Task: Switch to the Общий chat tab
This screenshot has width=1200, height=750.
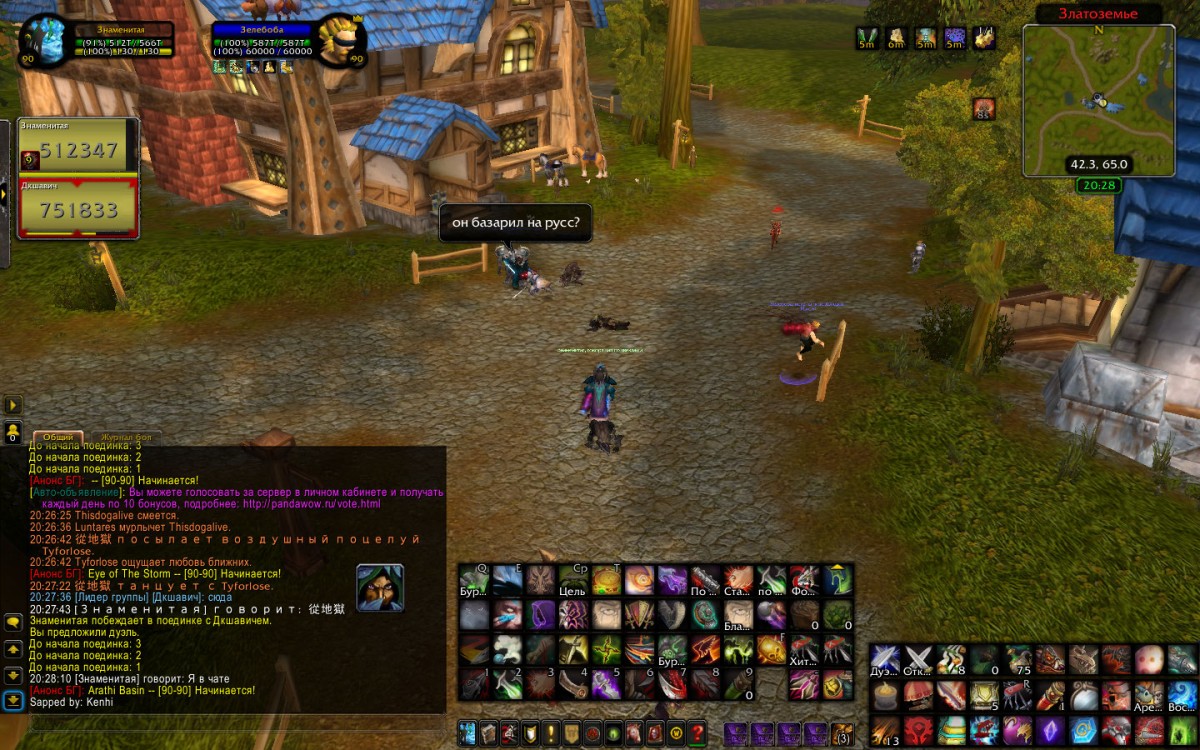Action: (58, 438)
